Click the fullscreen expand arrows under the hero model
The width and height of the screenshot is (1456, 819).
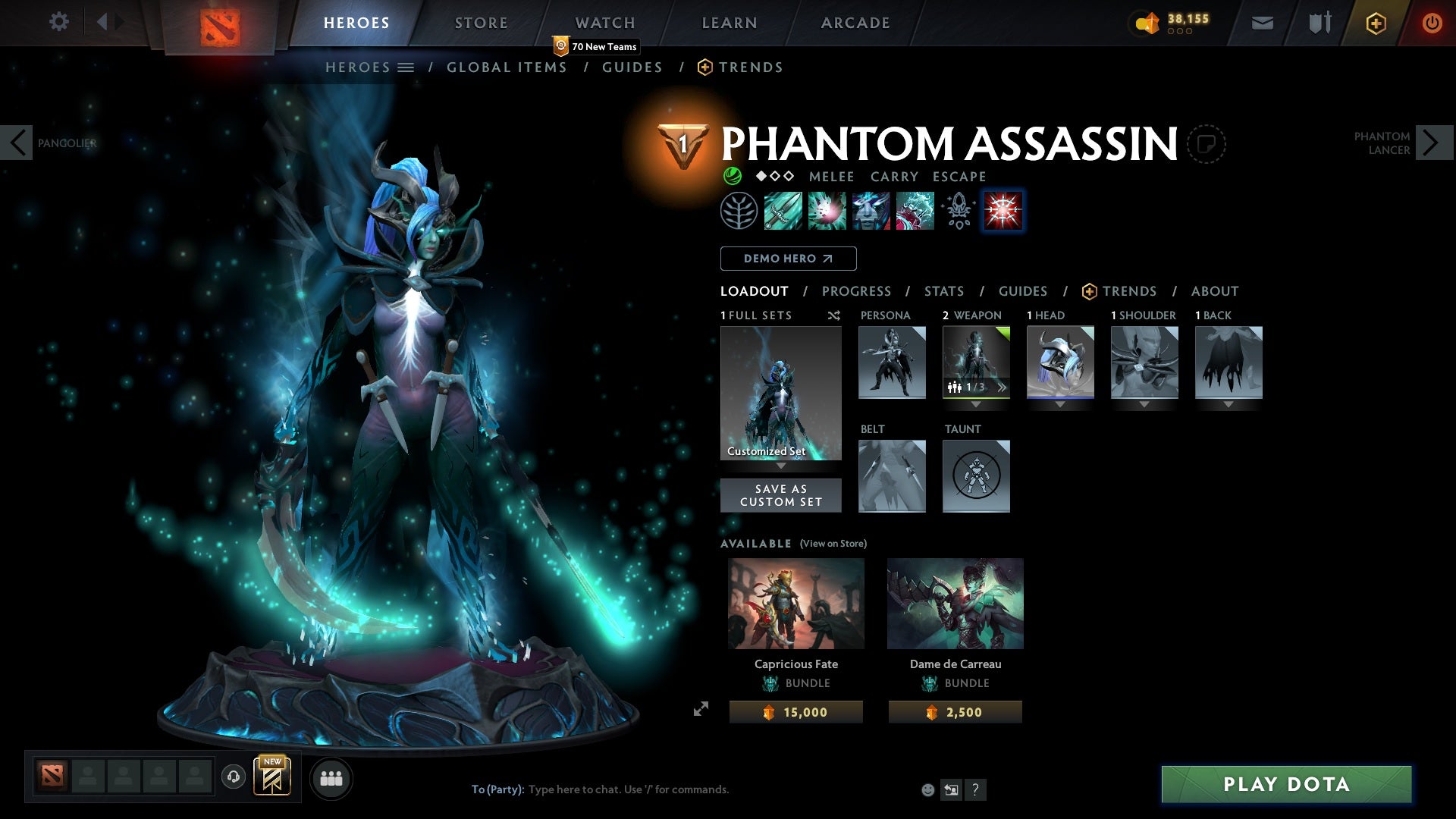pyautogui.click(x=701, y=708)
